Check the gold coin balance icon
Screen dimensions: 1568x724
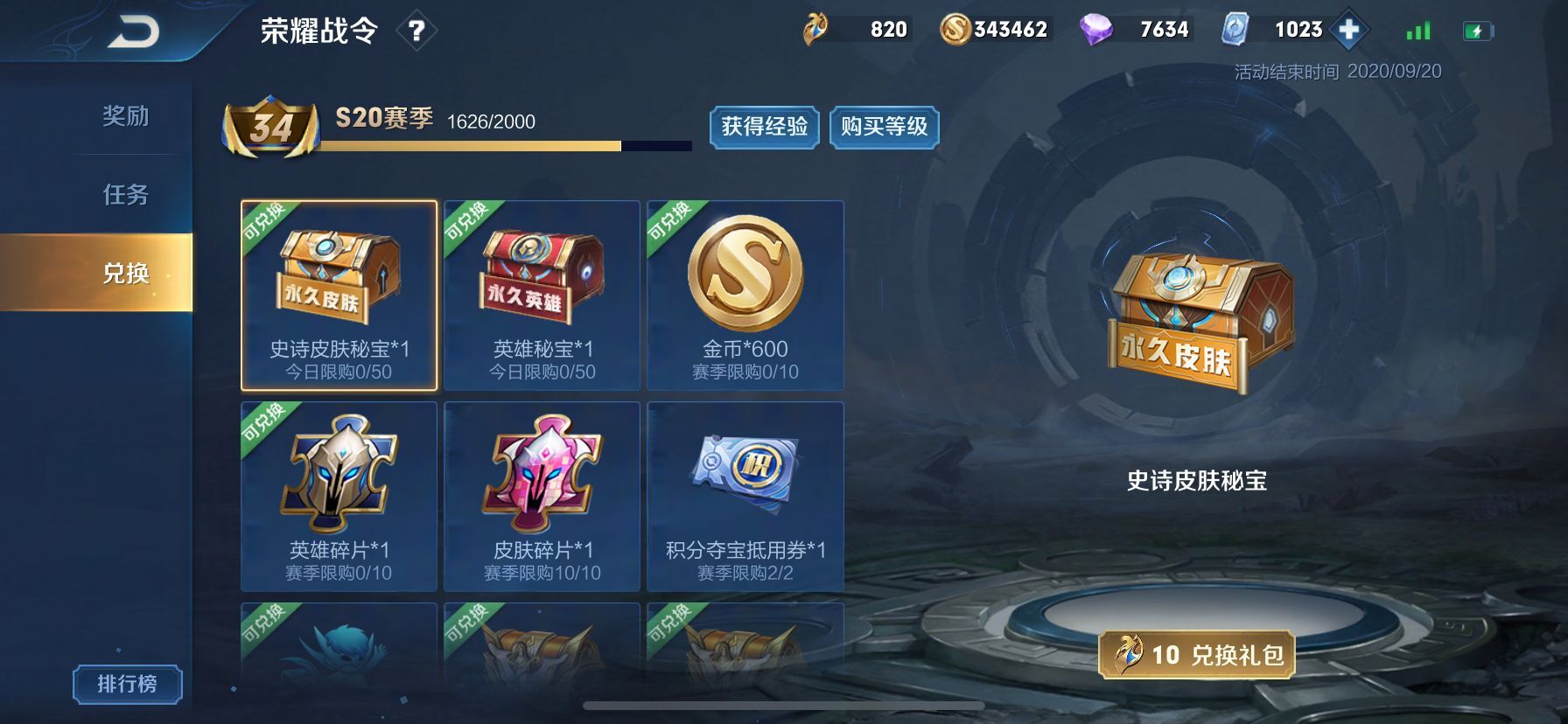(956, 28)
